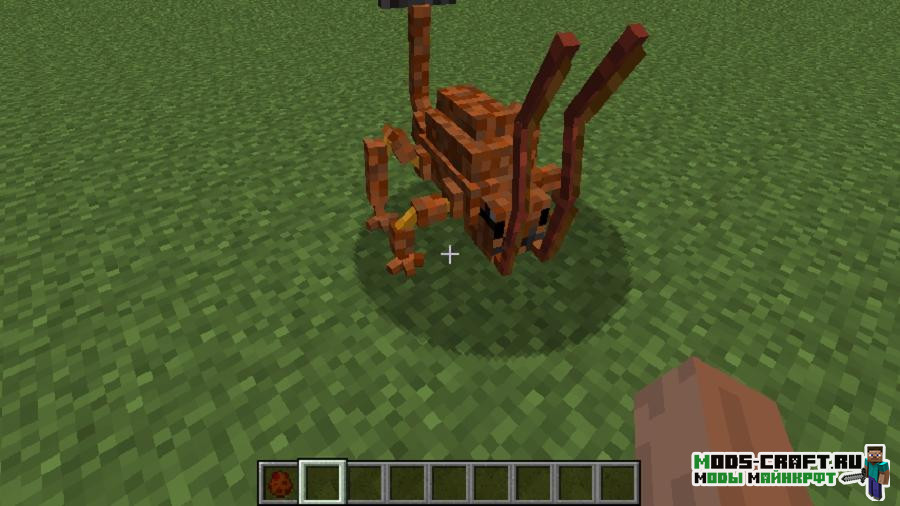900x506 pixels.
Task: Click the highlighted empty hotbar slot
Action: click(x=322, y=483)
